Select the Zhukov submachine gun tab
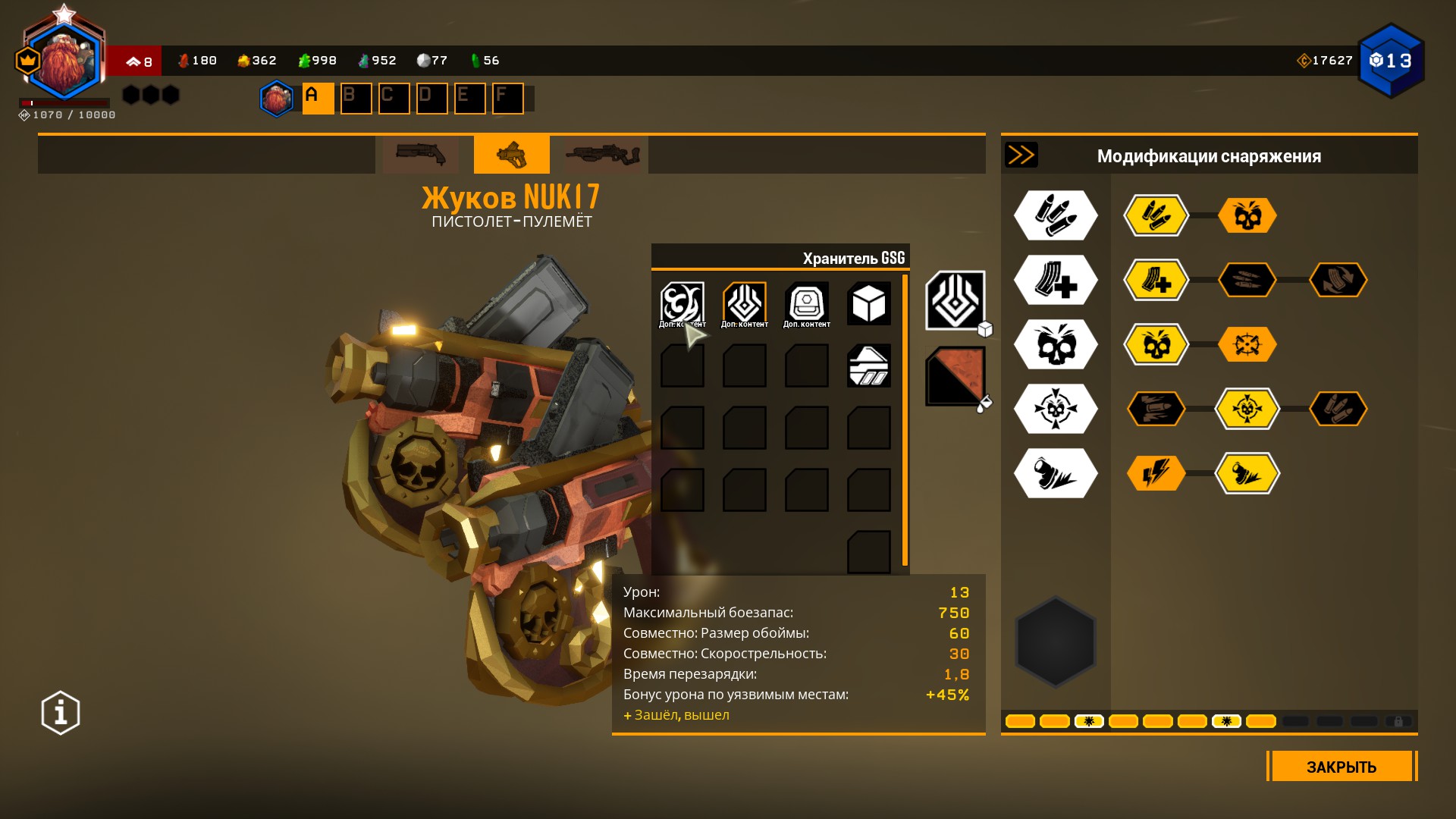Image resolution: width=1456 pixels, height=819 pixels. [x=512, y=155]
